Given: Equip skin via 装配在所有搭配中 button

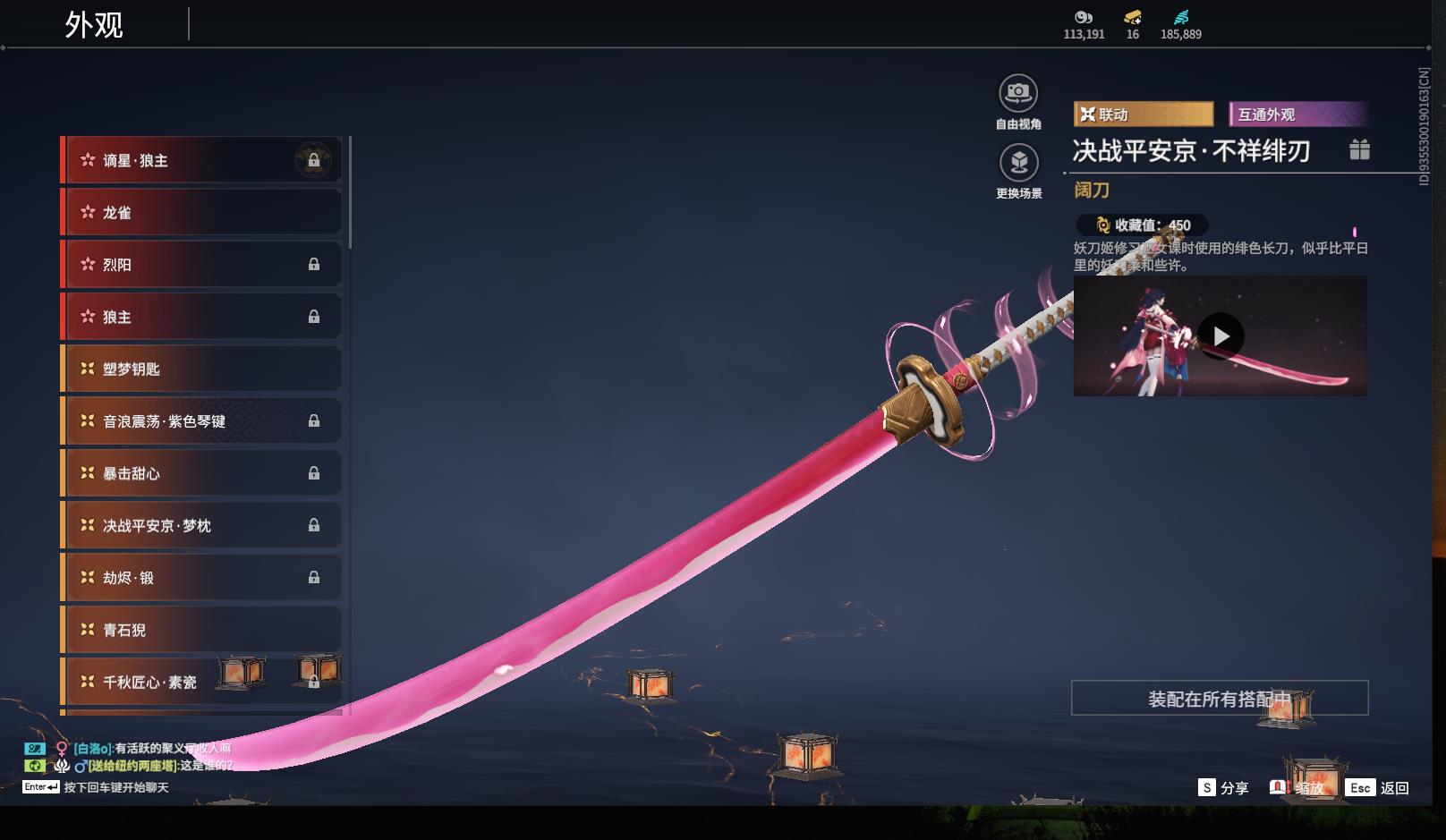Looking at the screenshot, I should tap(1220, 699).
